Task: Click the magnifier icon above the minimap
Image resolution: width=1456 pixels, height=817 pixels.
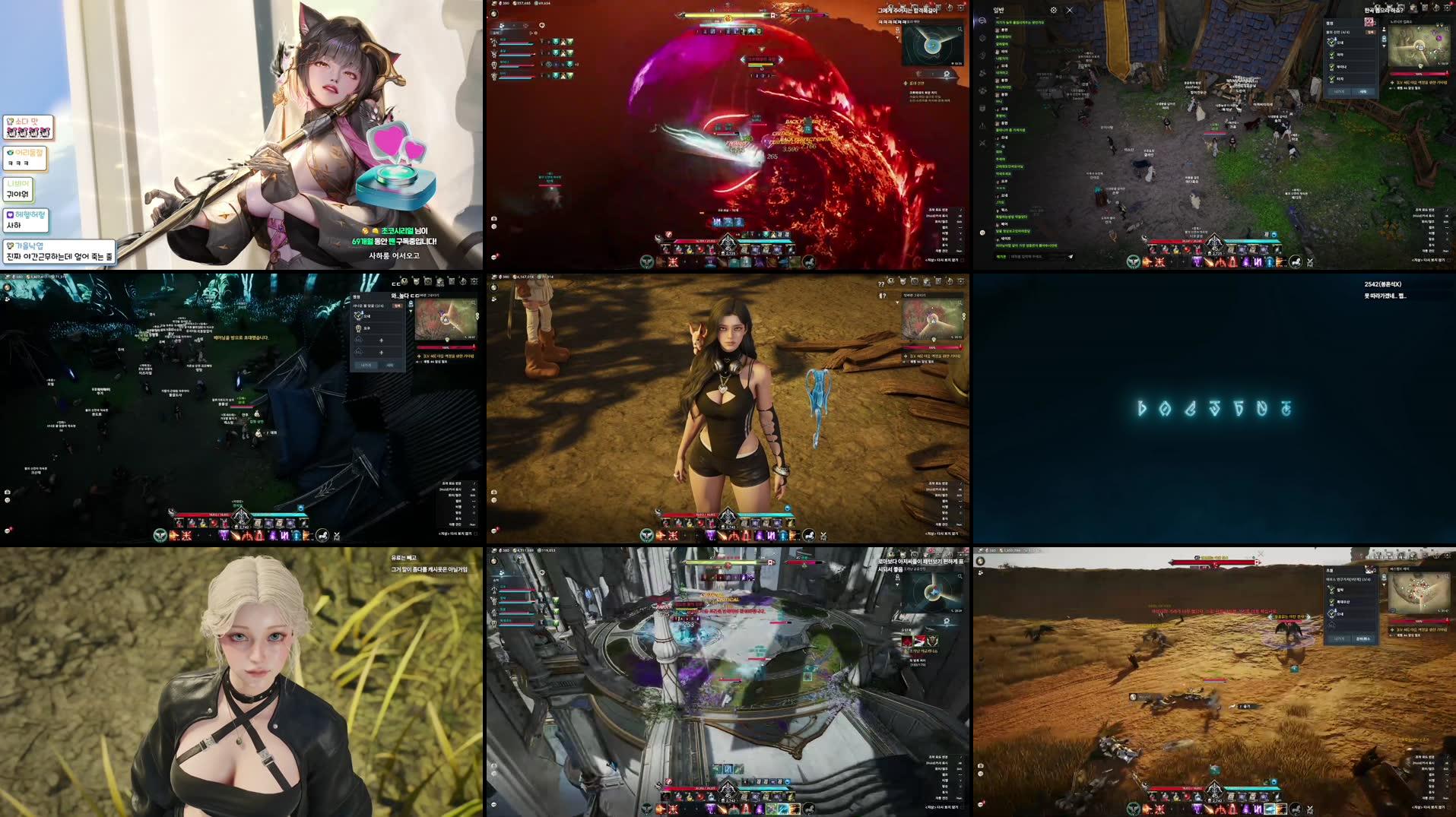Action: pyautogui.click(x=1446, y=30)
